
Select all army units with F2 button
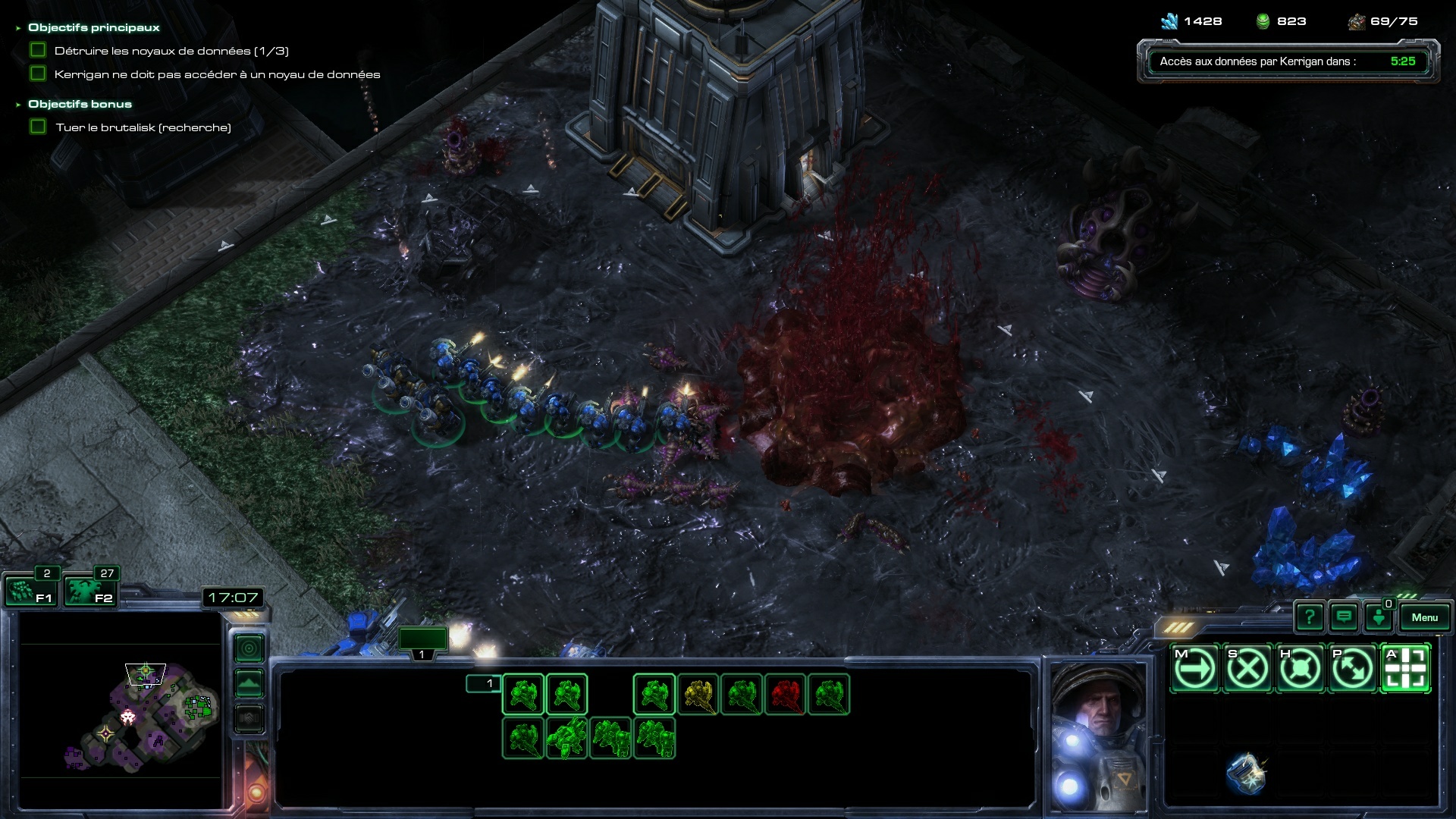[89, 591]
